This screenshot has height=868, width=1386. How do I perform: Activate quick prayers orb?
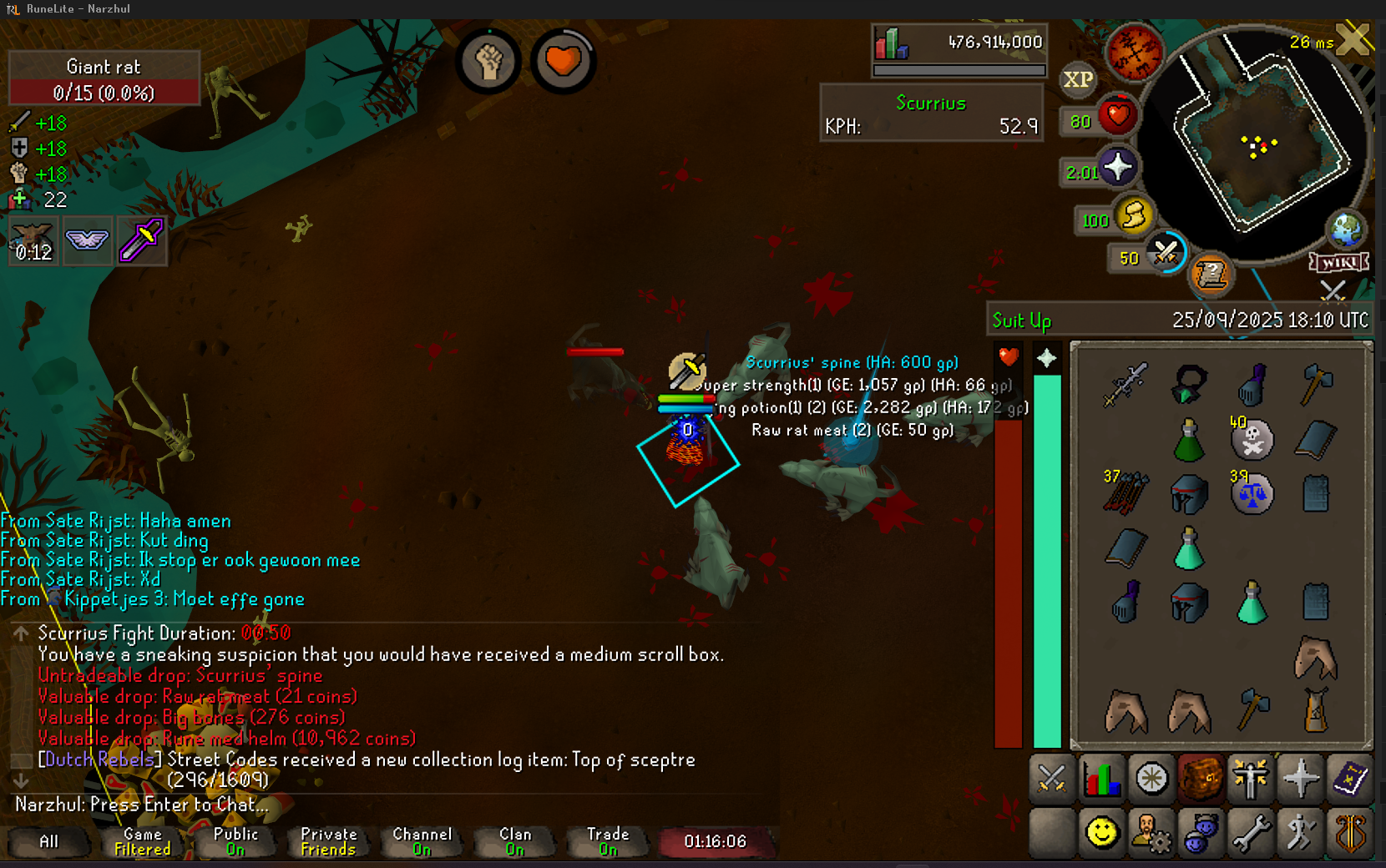(1117, 168)
